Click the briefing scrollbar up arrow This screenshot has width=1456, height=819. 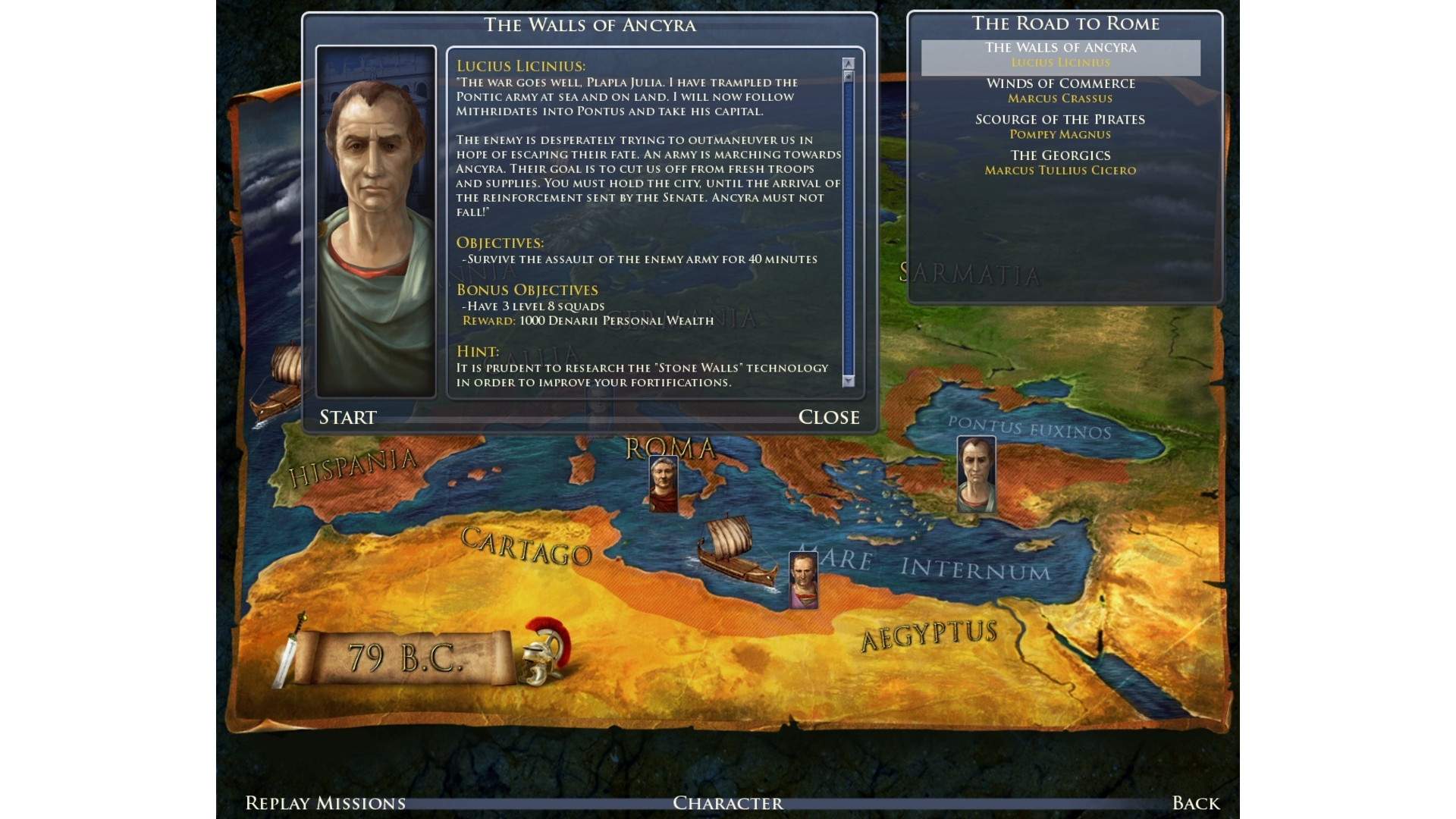coord(849,64)
